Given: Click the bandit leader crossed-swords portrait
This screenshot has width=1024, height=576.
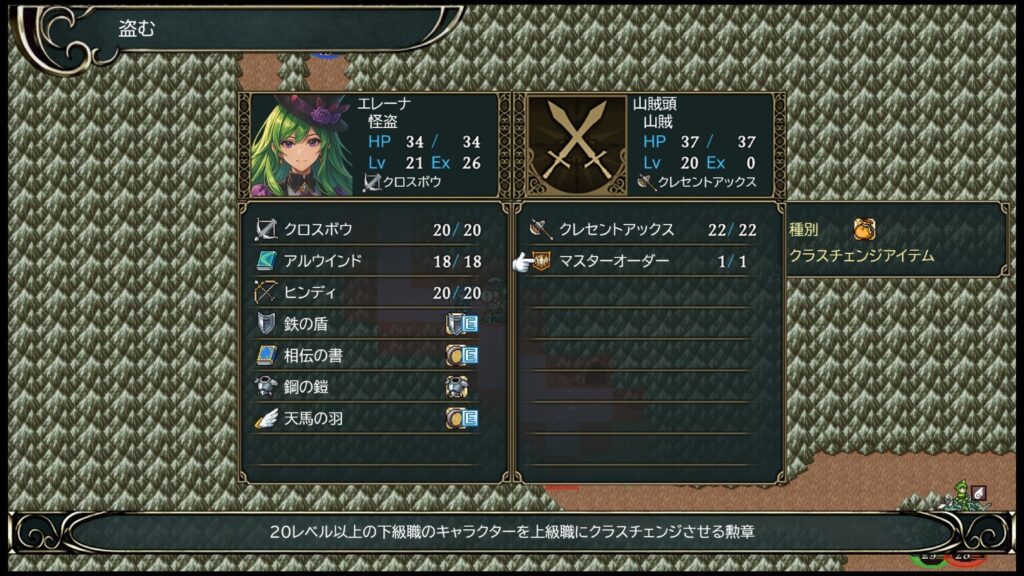Looking at the screenshot, I should pyautogui.click(x=575, y=145).
